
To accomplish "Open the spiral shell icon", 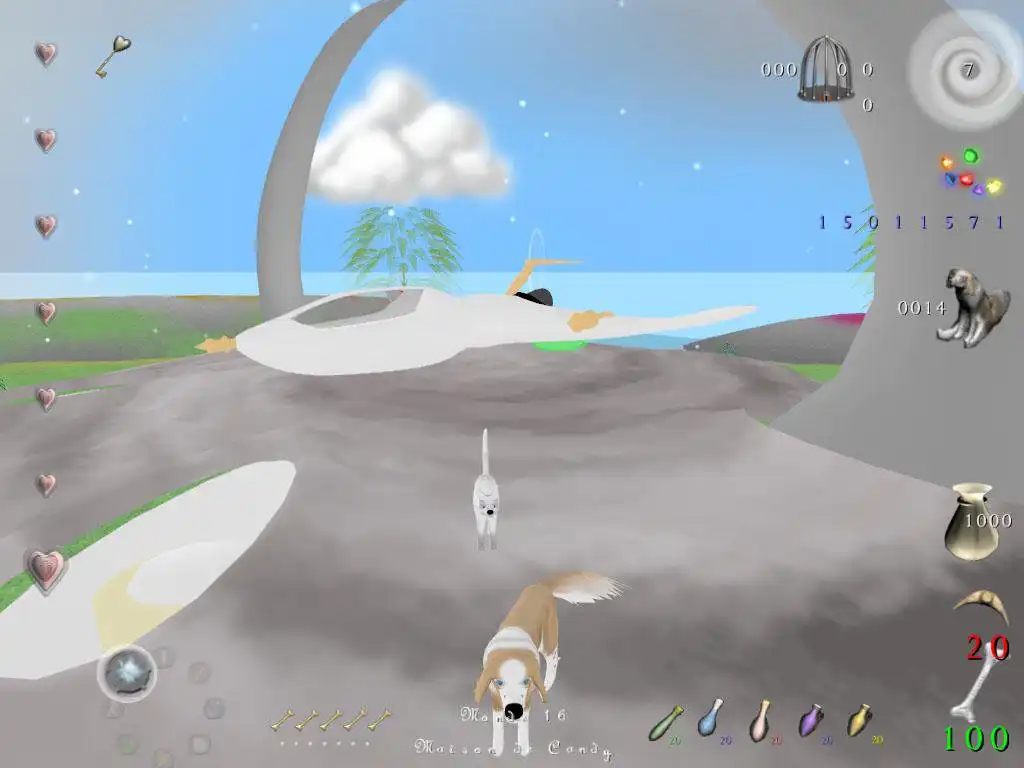I will 965,70.
